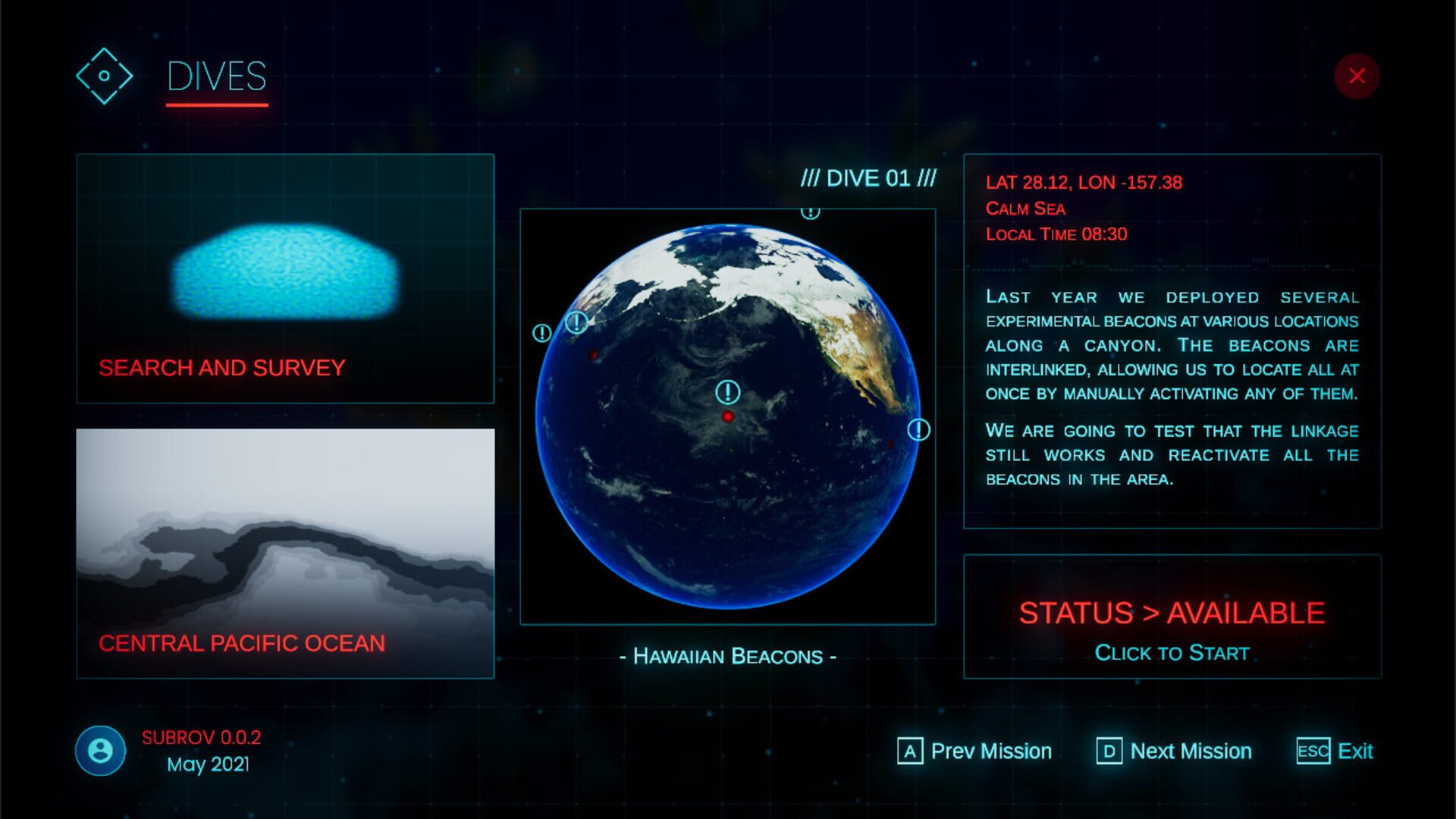Click the beacon marker at the top of the globe
The width and height of the screenshot is (1456, 819).
point(811,213)
